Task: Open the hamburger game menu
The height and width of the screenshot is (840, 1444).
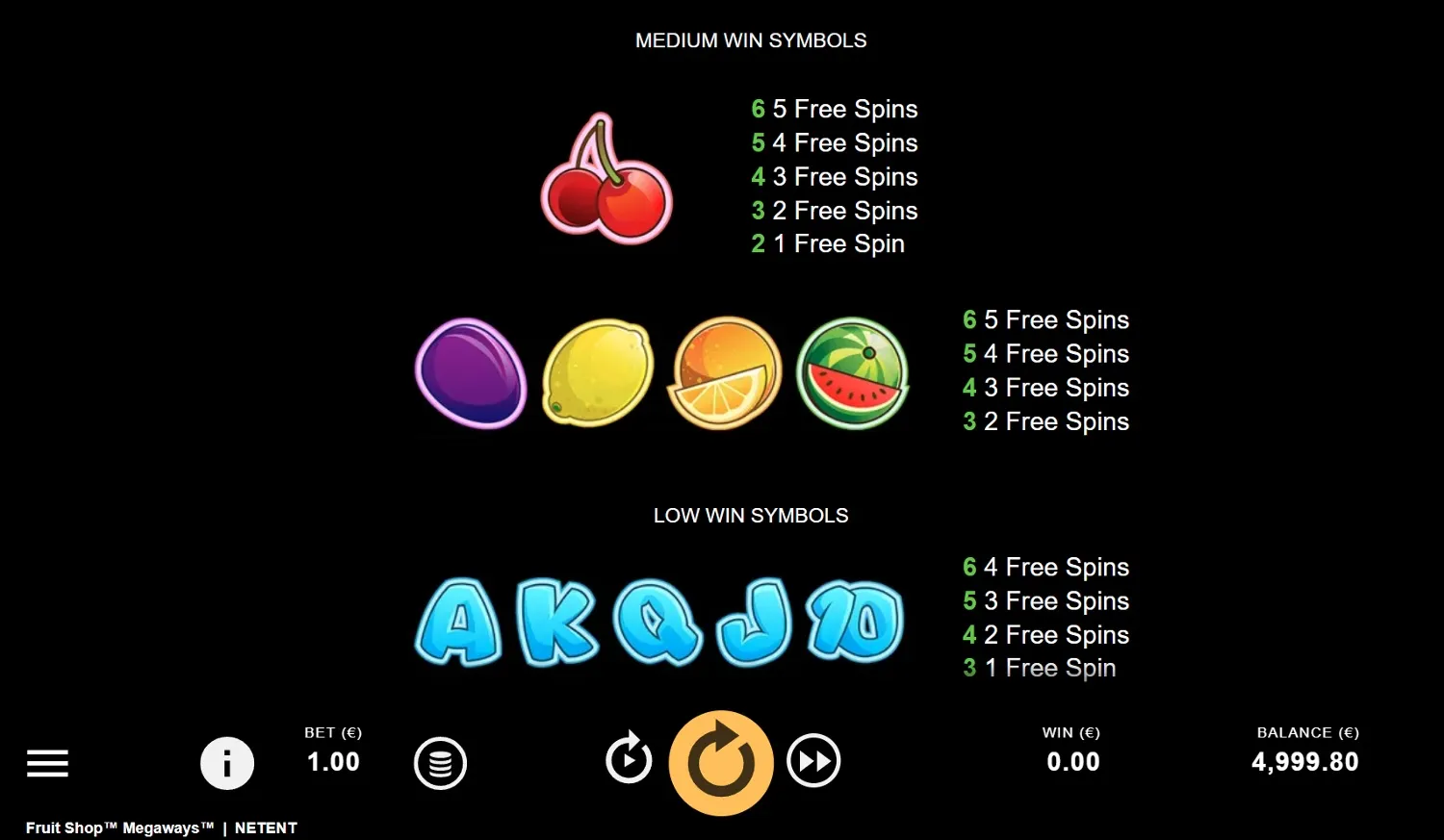Action: (47, 763)
